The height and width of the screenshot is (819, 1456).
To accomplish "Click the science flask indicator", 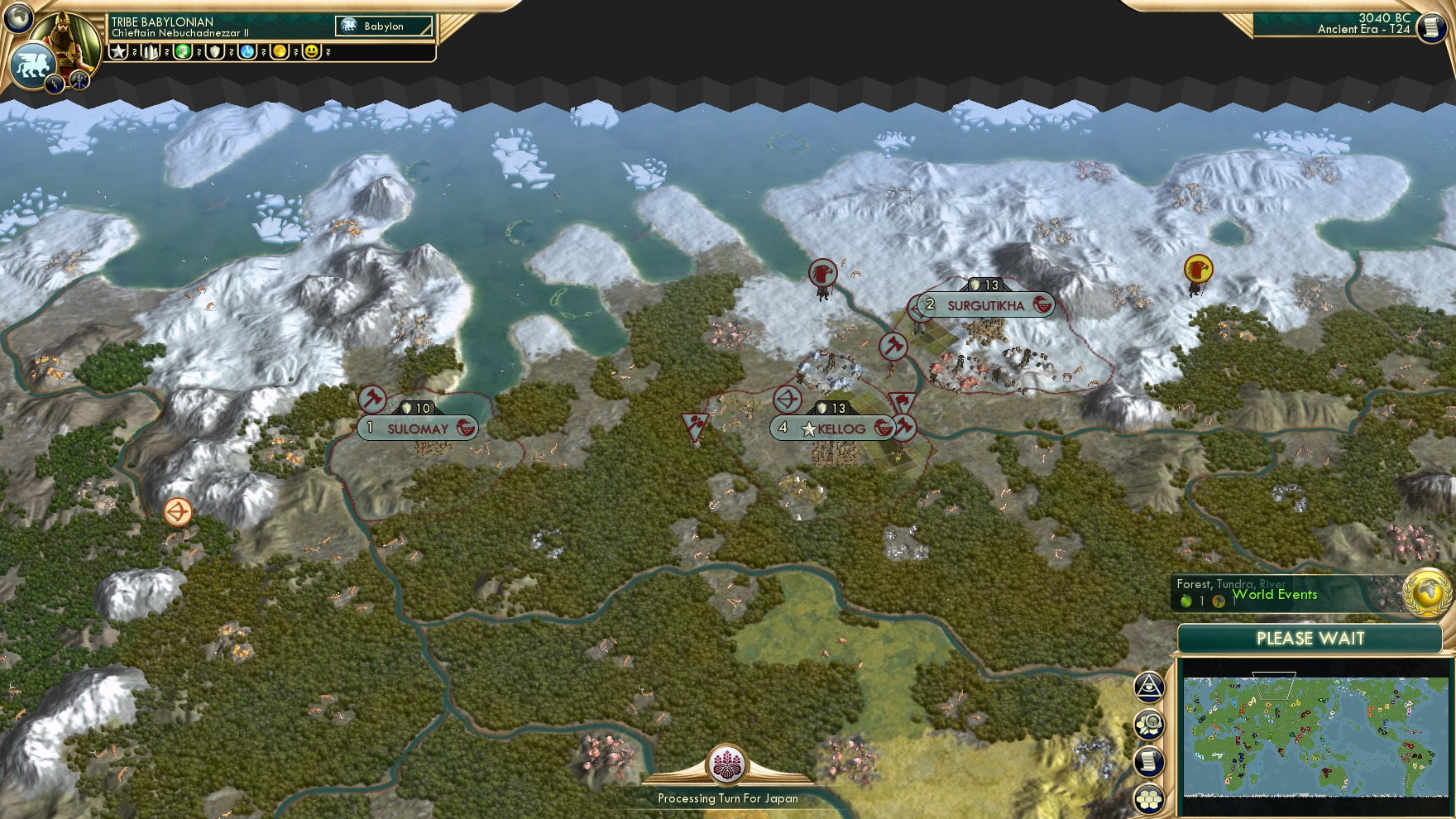I will [x=247, y=51].
